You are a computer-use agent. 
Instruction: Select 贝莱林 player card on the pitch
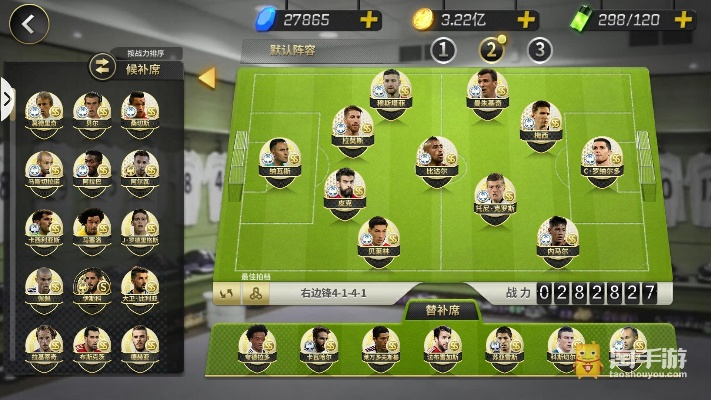(378, 237)
